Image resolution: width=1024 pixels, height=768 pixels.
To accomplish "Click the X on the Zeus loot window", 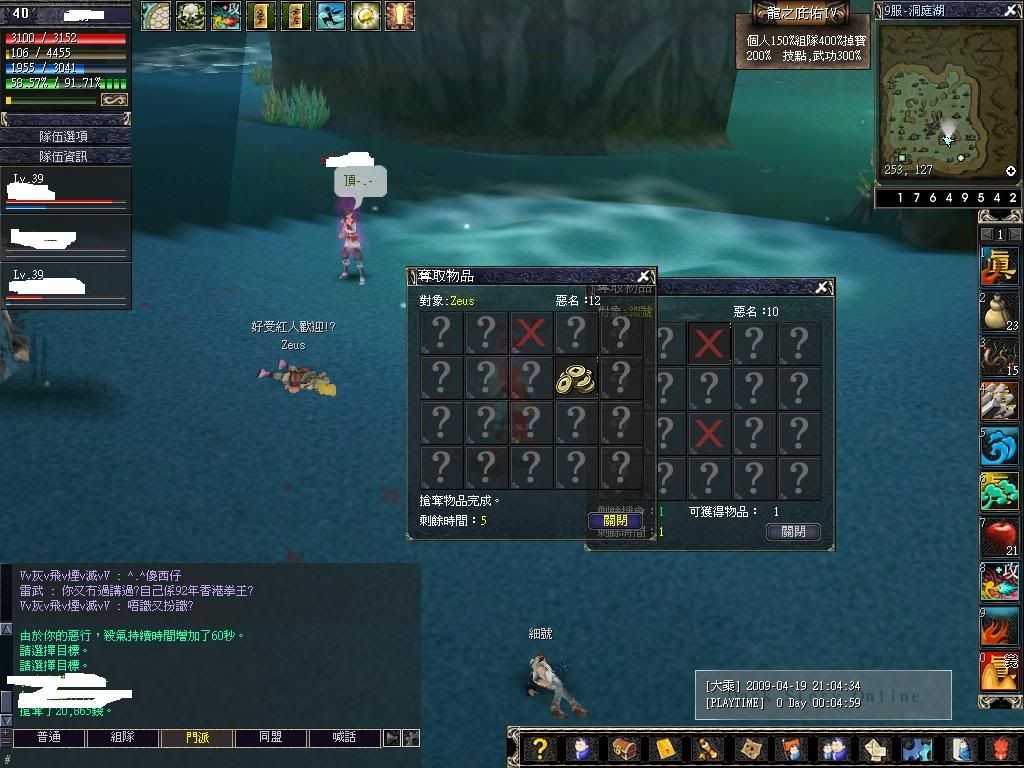I will (644, 276).
